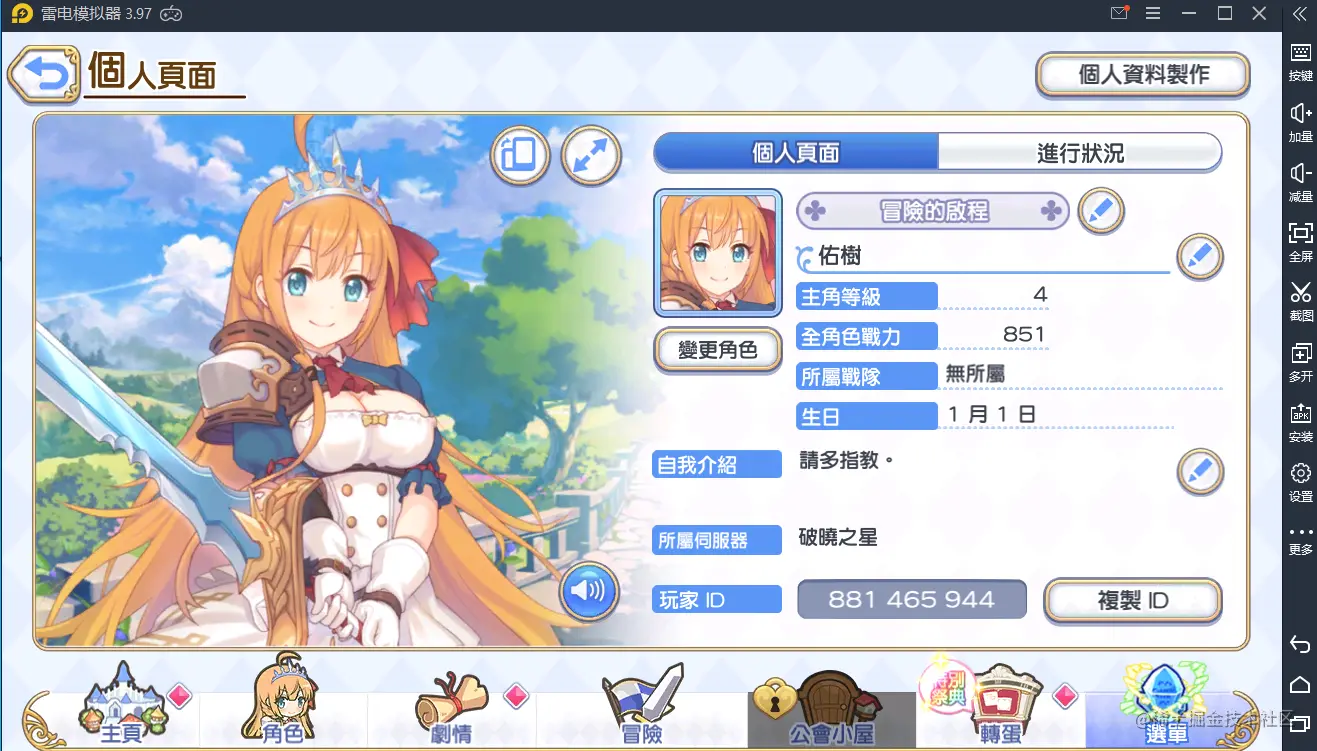This screenshot has height=751, width=1317.
Task: Edit the player name 佑樹
Action: 1199,257
